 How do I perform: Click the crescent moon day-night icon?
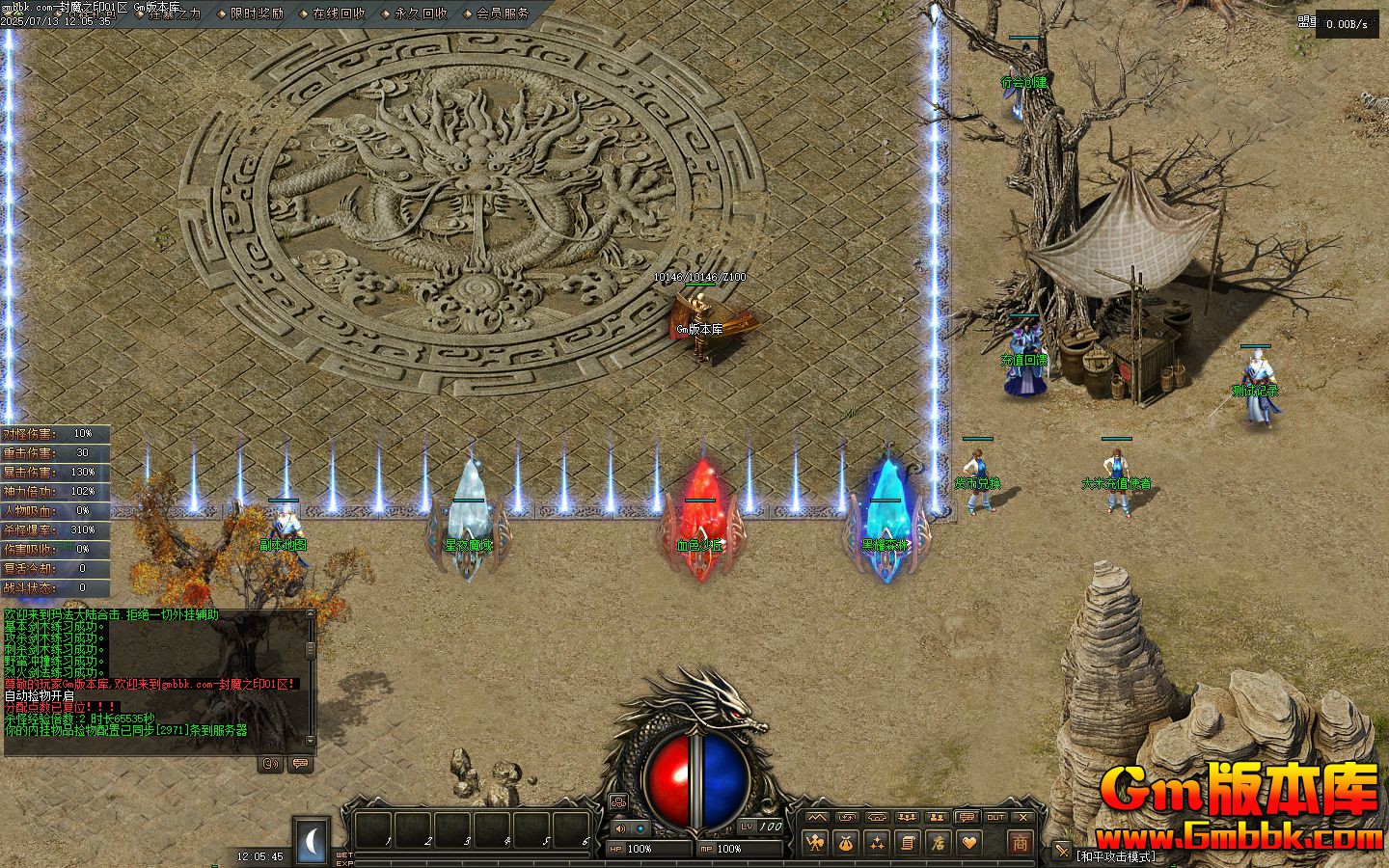click(x=312, y=842)
